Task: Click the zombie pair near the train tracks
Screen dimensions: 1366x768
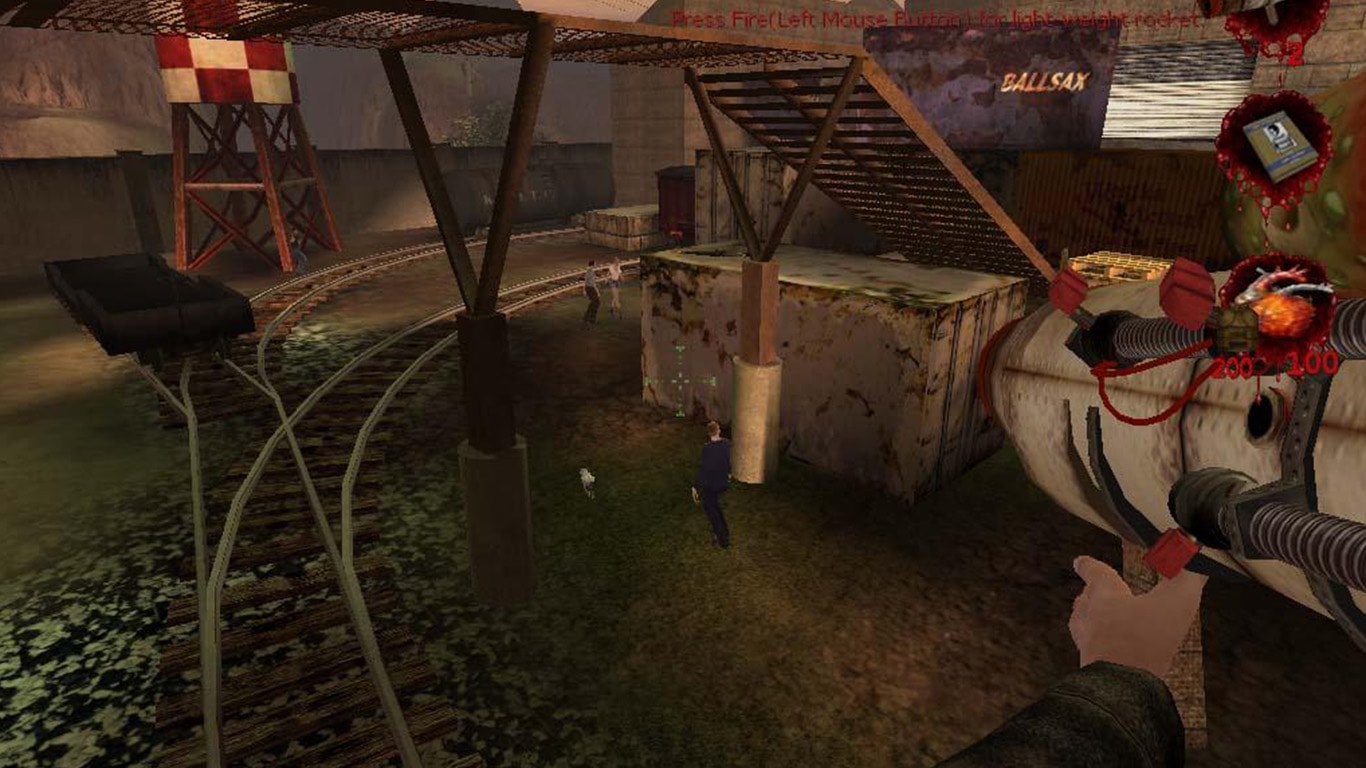Action: coord(600,290)
